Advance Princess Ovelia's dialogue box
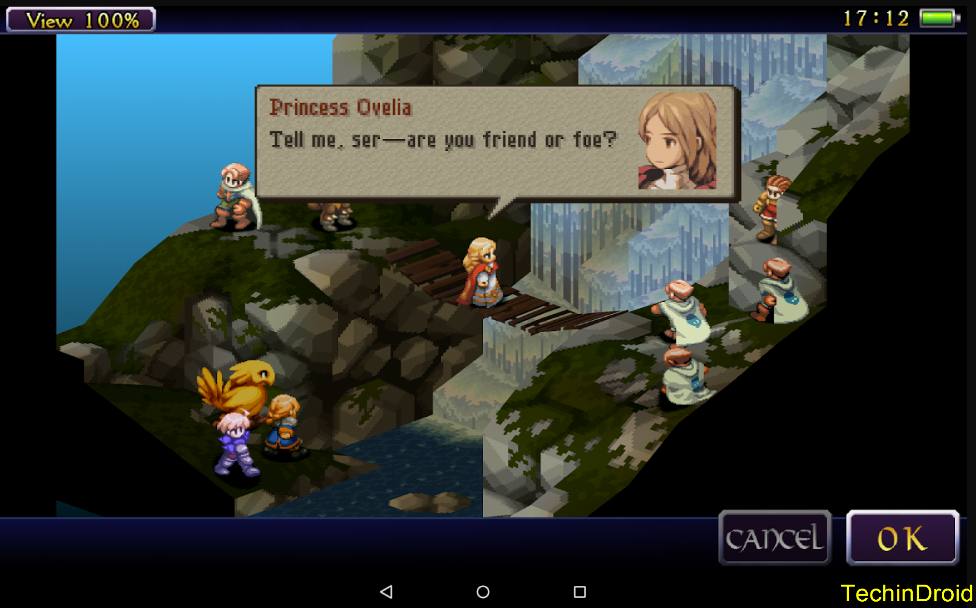This screenshot has width=976, height=608. [497, 142]
